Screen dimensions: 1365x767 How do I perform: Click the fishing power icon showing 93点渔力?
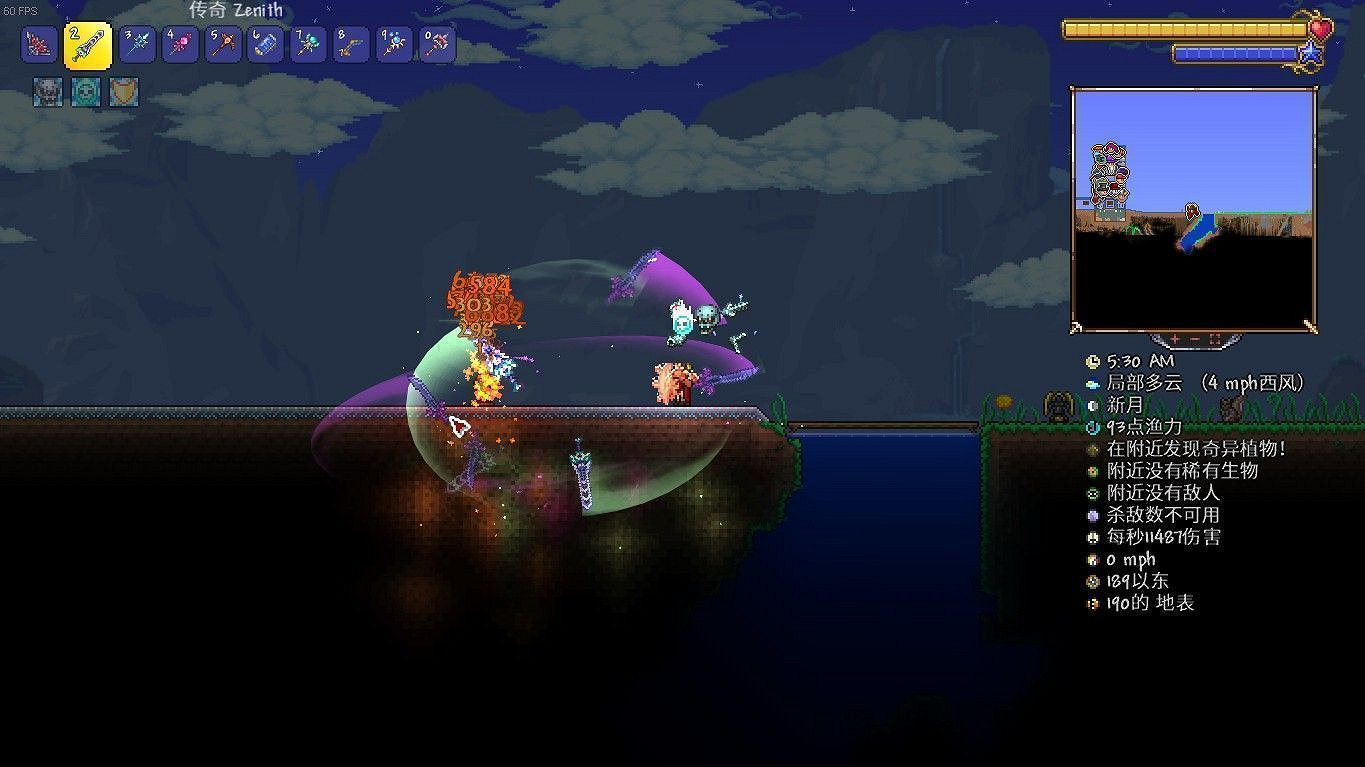click(1093, 426)
